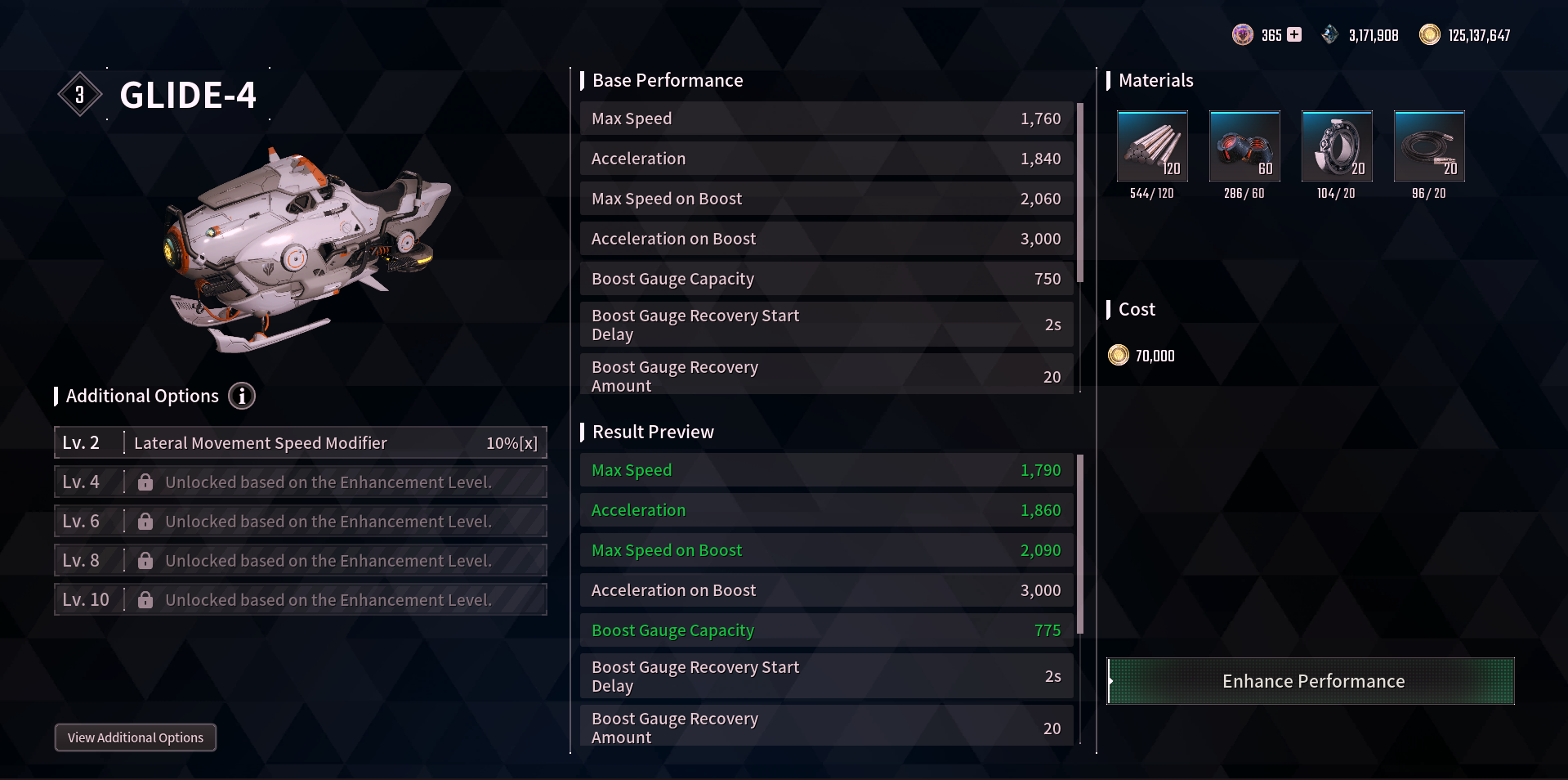Click the gold coin currency icon
This screenshot has width=1568, height=780.
point(1430,34)
